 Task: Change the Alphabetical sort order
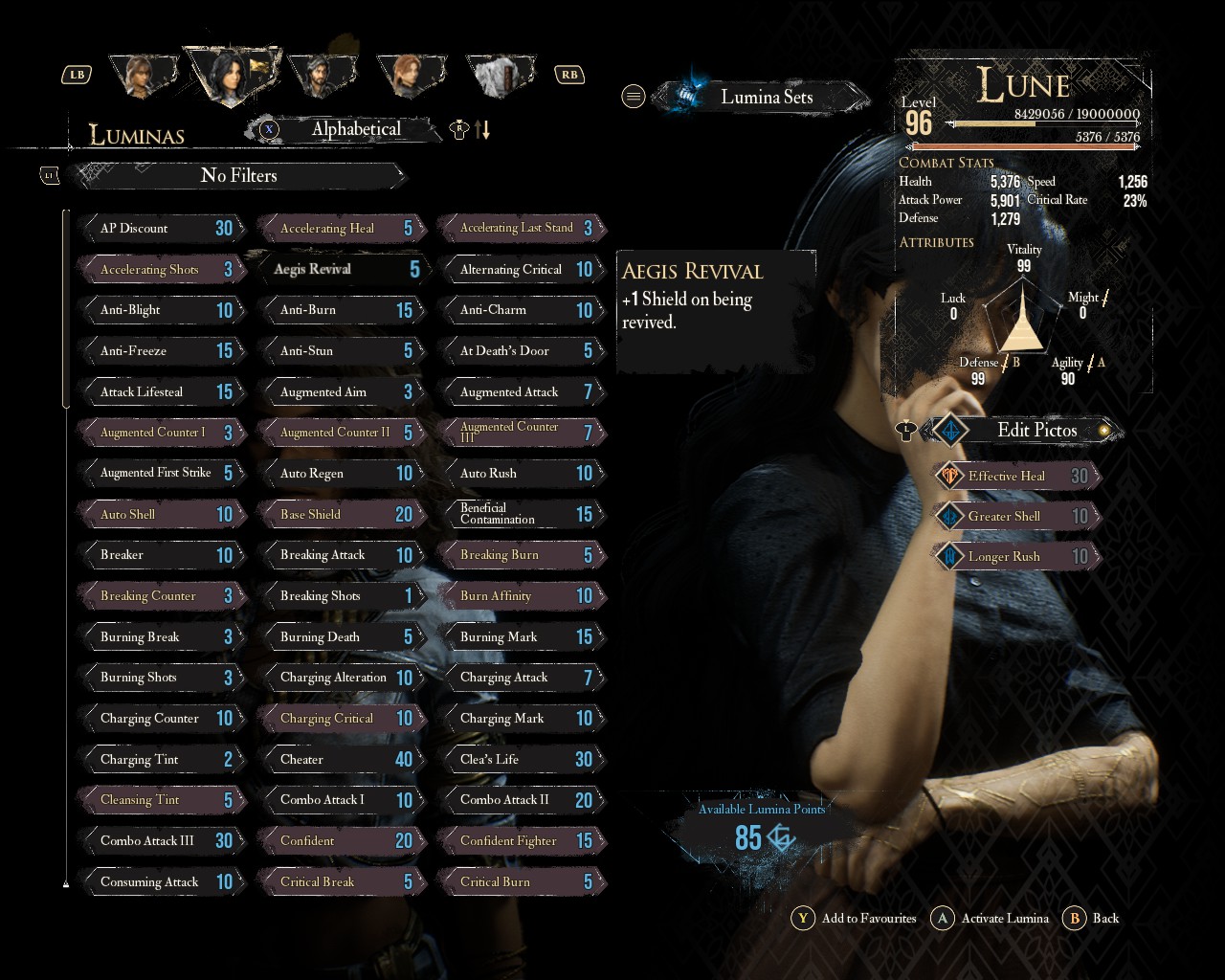point(354,129)
